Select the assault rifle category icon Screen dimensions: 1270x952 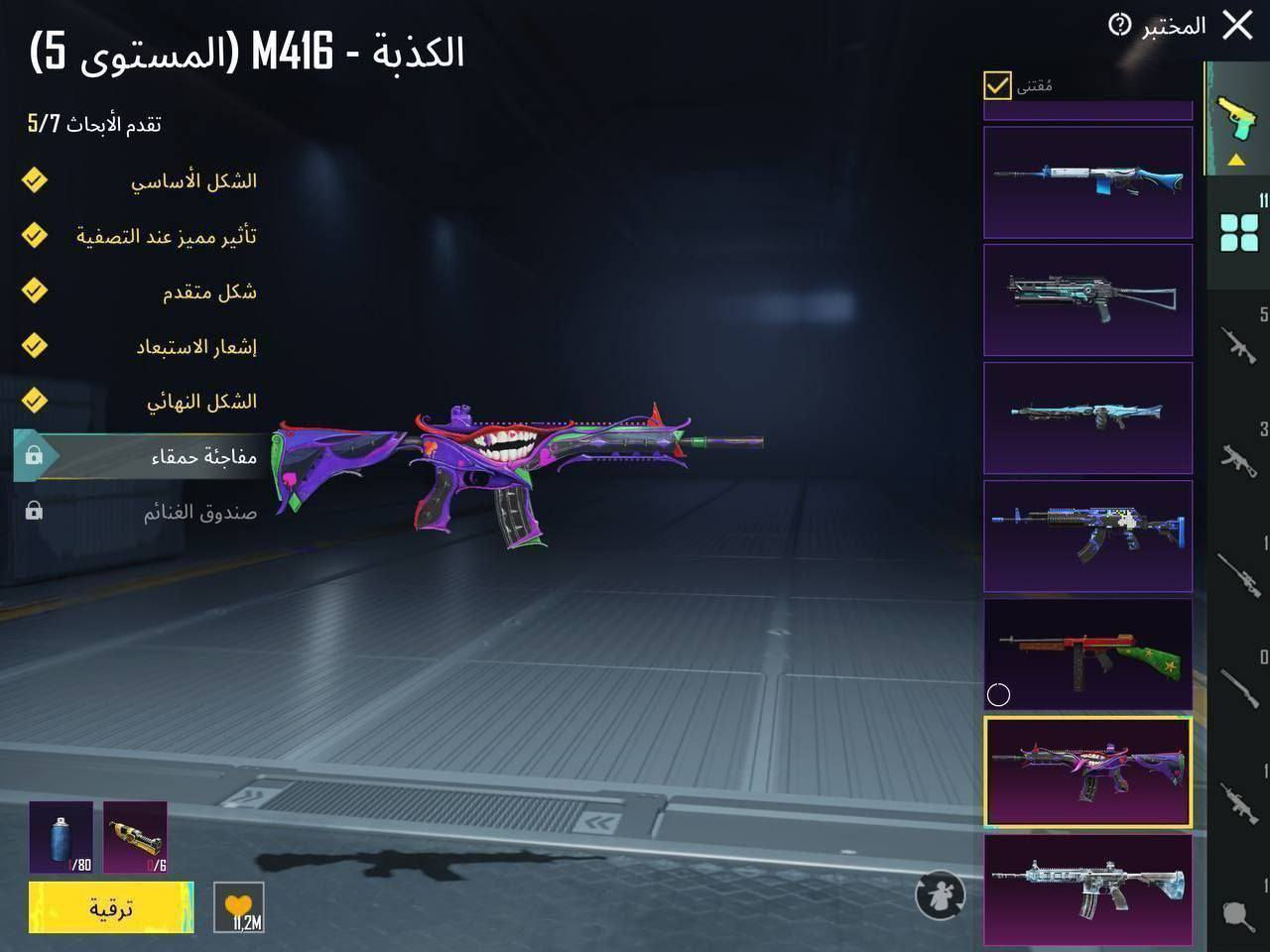[x=1238, y=342]
